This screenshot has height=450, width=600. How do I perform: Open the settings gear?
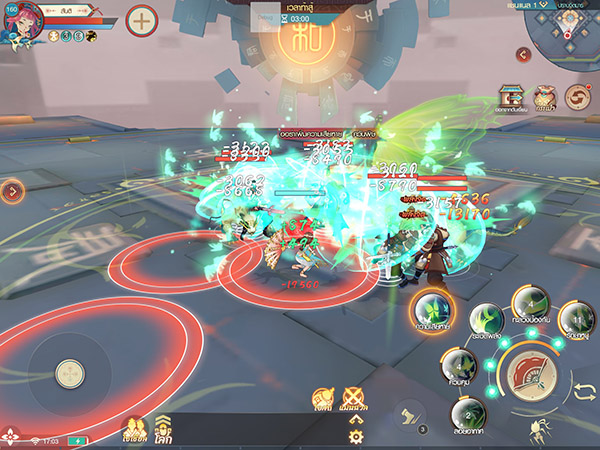pyautogui.click(x=355, y=436)
